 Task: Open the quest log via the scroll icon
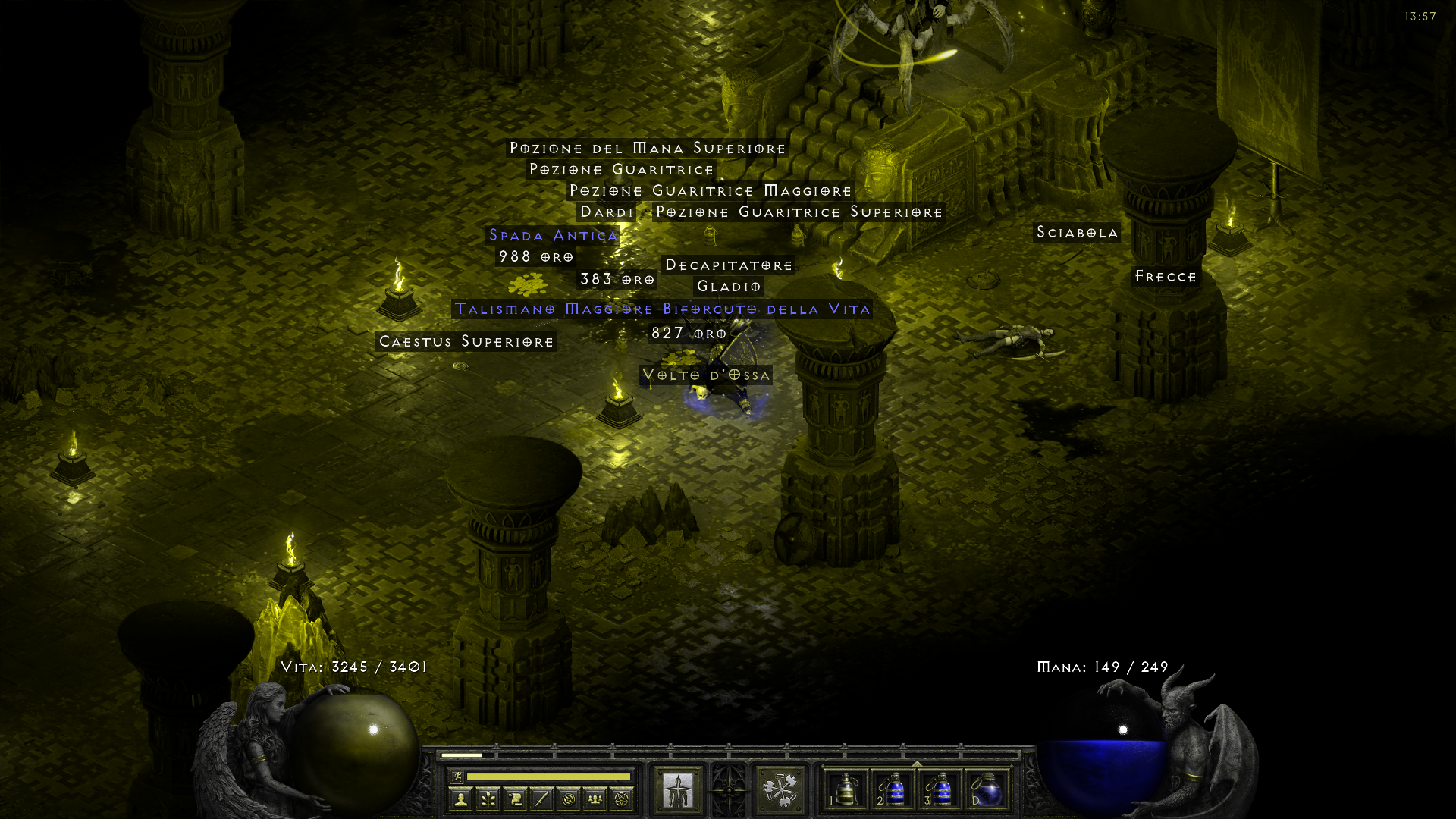point(514,798)
